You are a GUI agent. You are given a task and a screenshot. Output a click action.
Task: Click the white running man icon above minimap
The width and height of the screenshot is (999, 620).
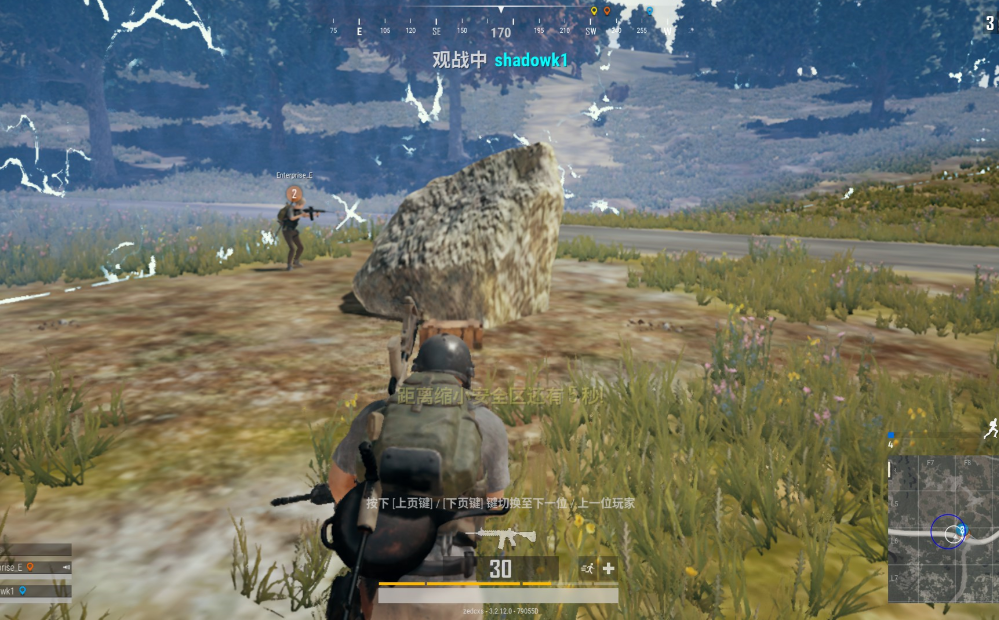(x=989, y=429)
